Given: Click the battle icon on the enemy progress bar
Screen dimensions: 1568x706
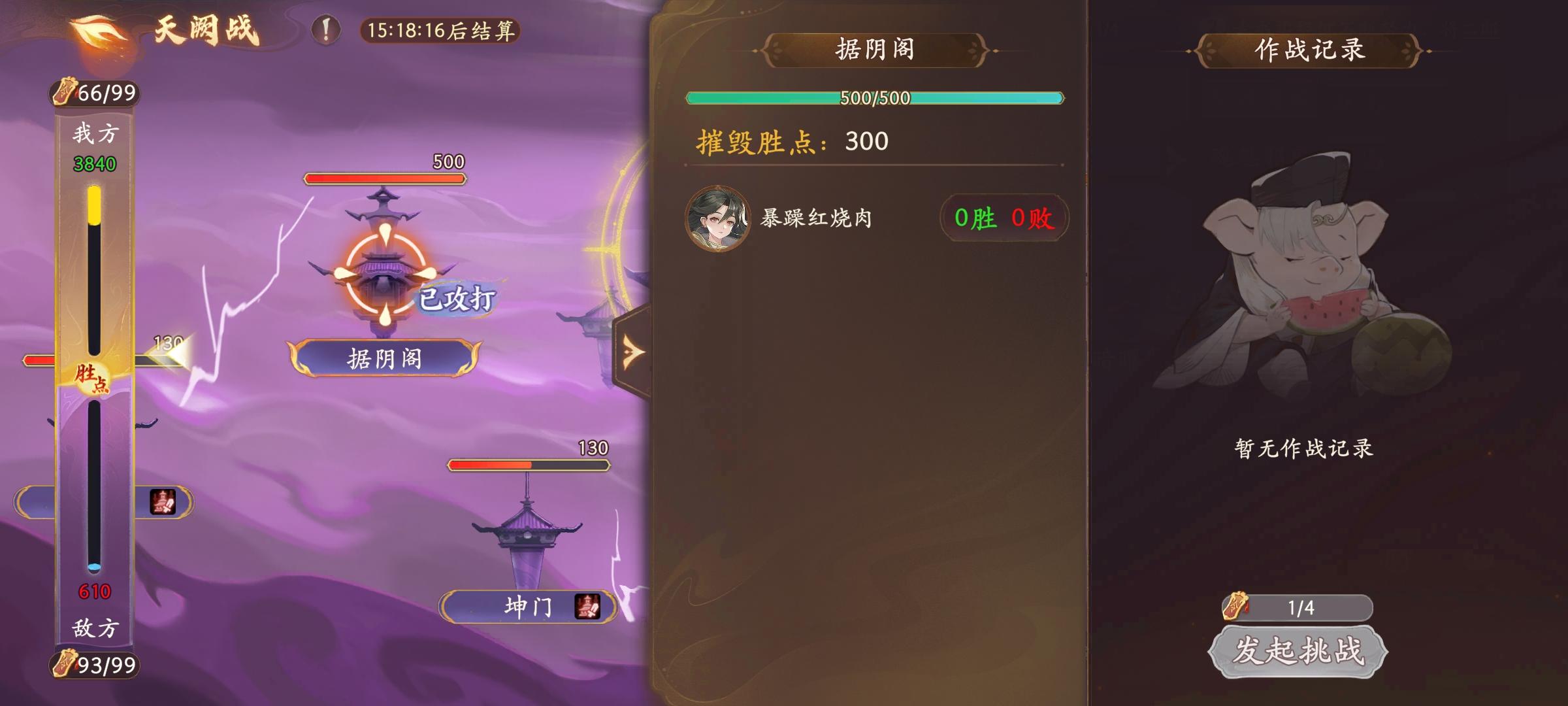Looking at the screenshot, I should click(163, 502).
